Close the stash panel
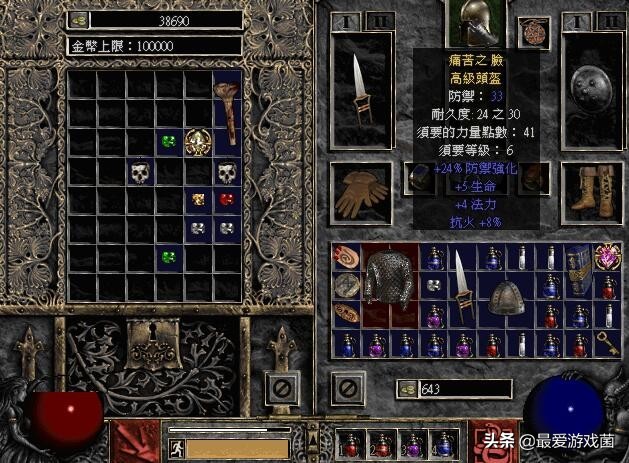This screenshot has width=629, height=463. (x=282, y=385)
